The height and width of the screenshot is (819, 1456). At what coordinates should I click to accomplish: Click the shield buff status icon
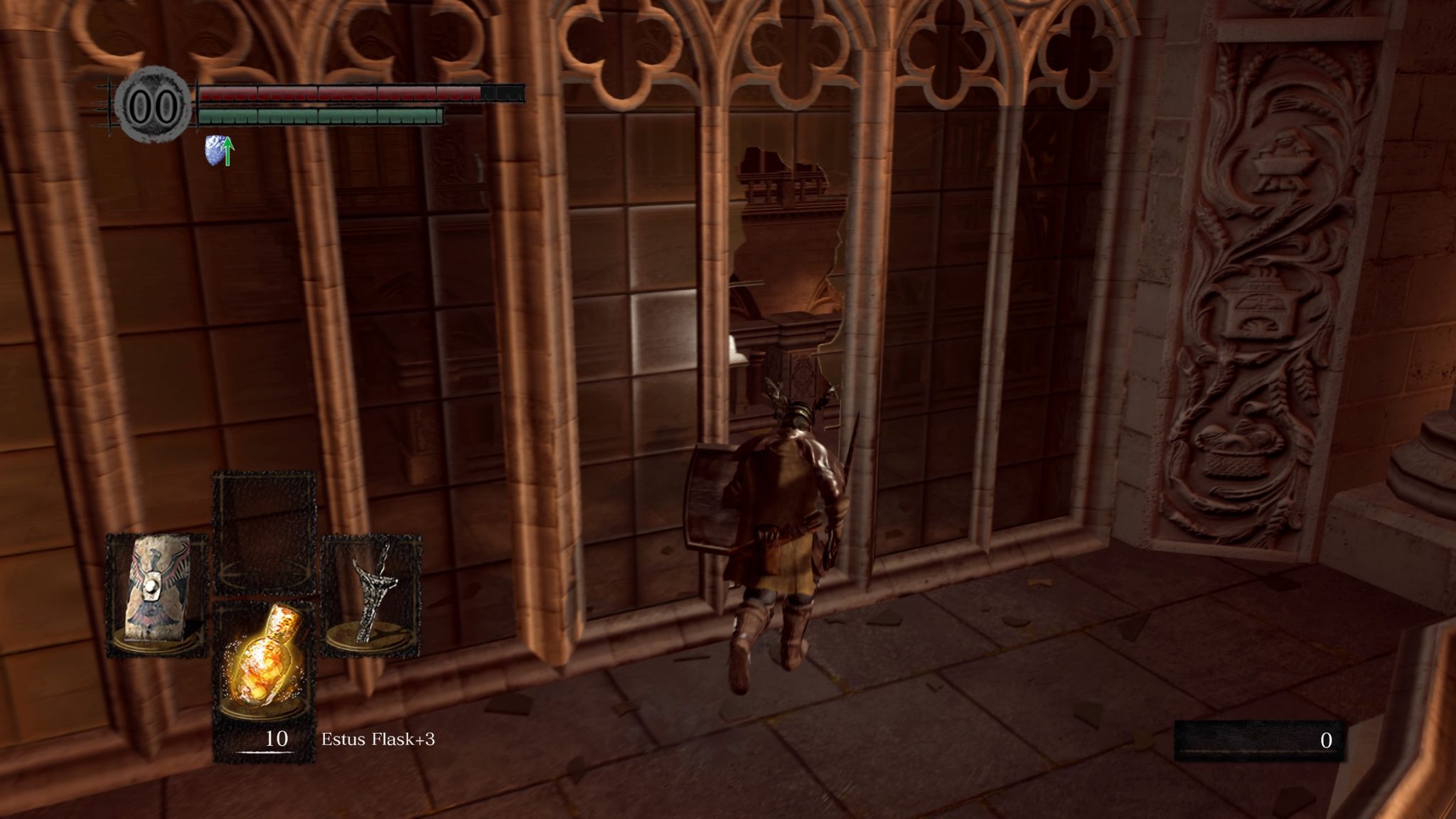coord(220,151)
